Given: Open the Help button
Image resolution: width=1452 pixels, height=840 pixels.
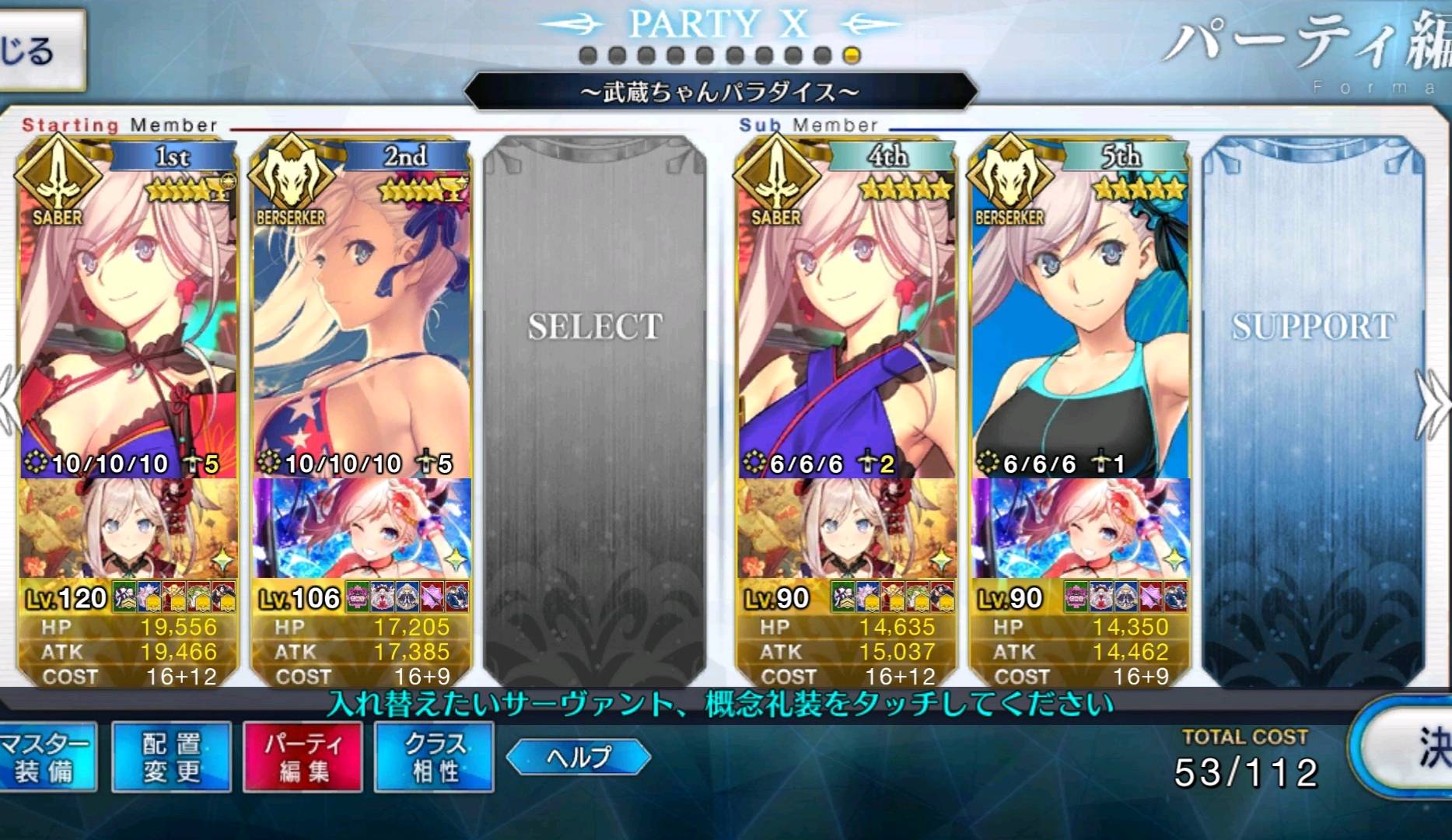Looking at the screenshot, I should click(578, 757).
